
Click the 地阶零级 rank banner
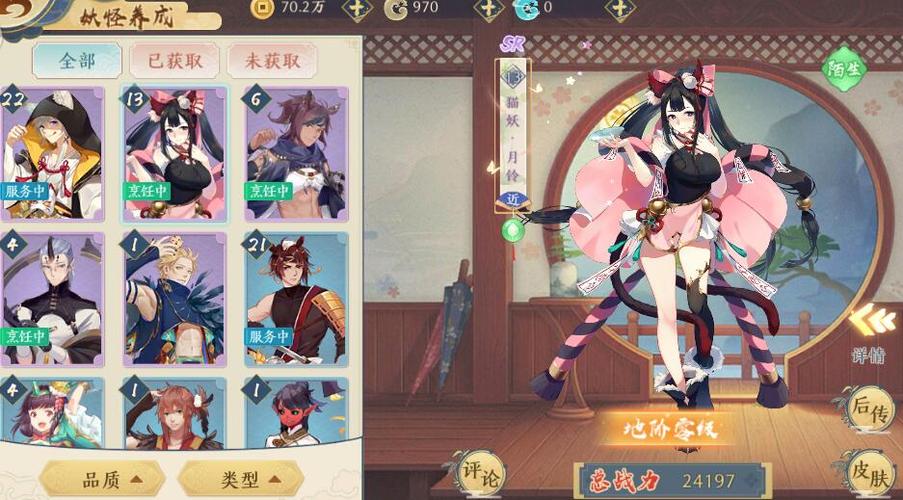pyautogui.click(x=661, y=429)
